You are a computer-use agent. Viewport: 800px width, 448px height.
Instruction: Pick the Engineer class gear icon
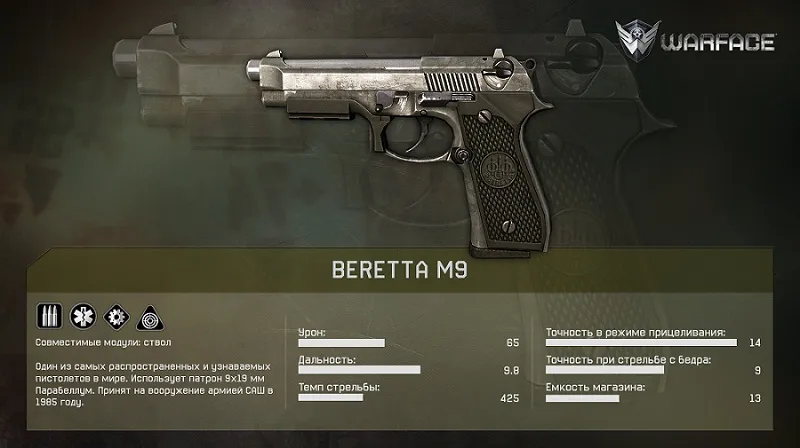click(114, 316)
